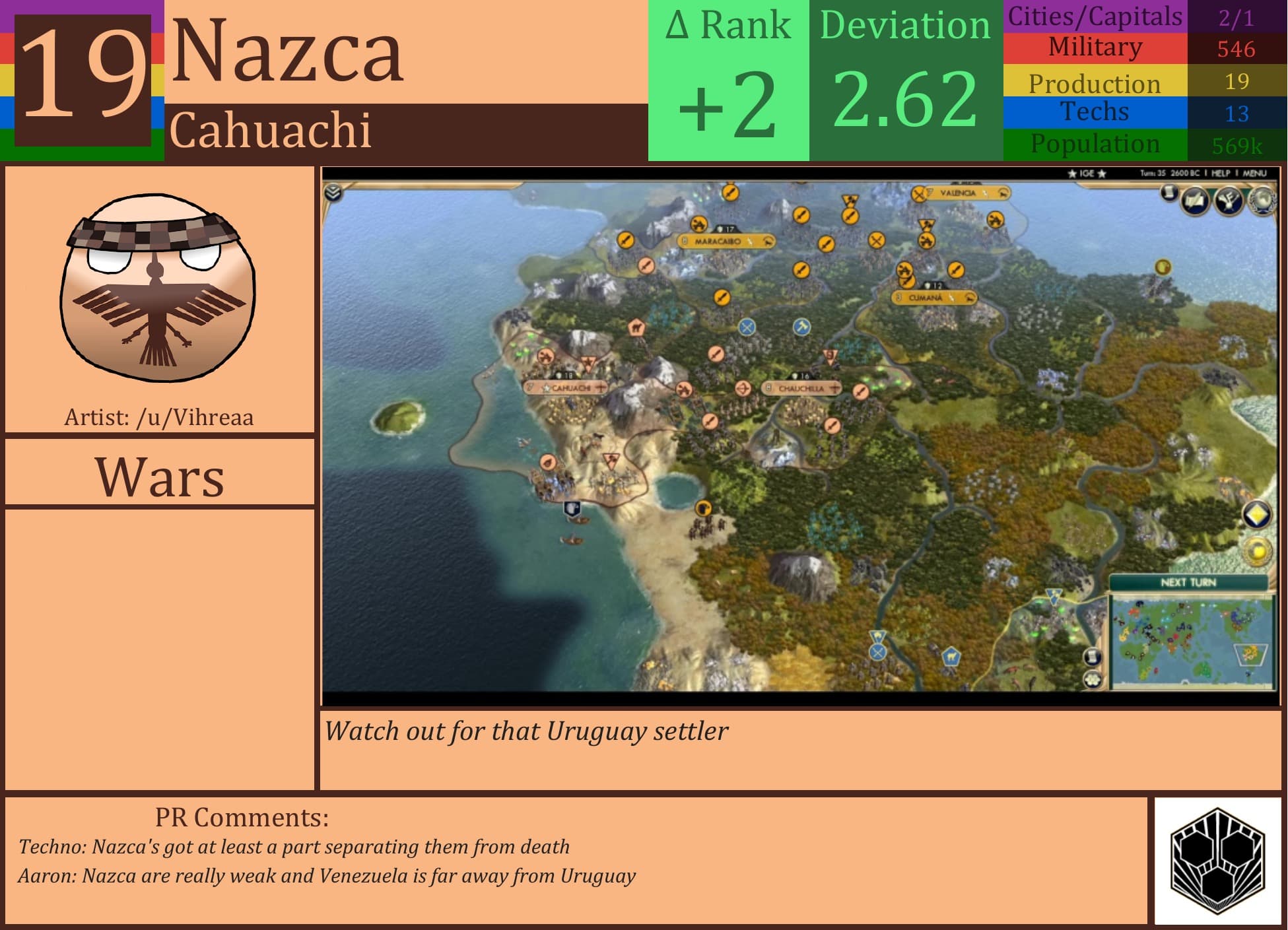Click the blue hammer improvement icon below Cumaná
The width and height of the screenshot is (1288, 930).
pos(803,326)
